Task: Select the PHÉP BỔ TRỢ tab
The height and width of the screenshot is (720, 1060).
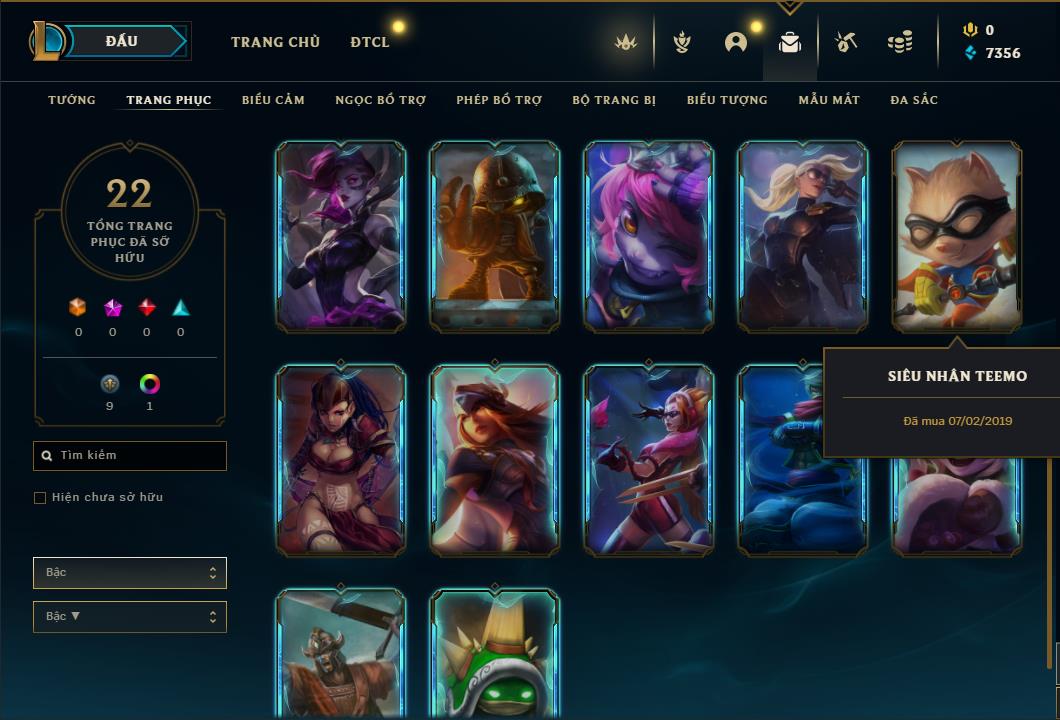Action: click(x=499, y=100)
